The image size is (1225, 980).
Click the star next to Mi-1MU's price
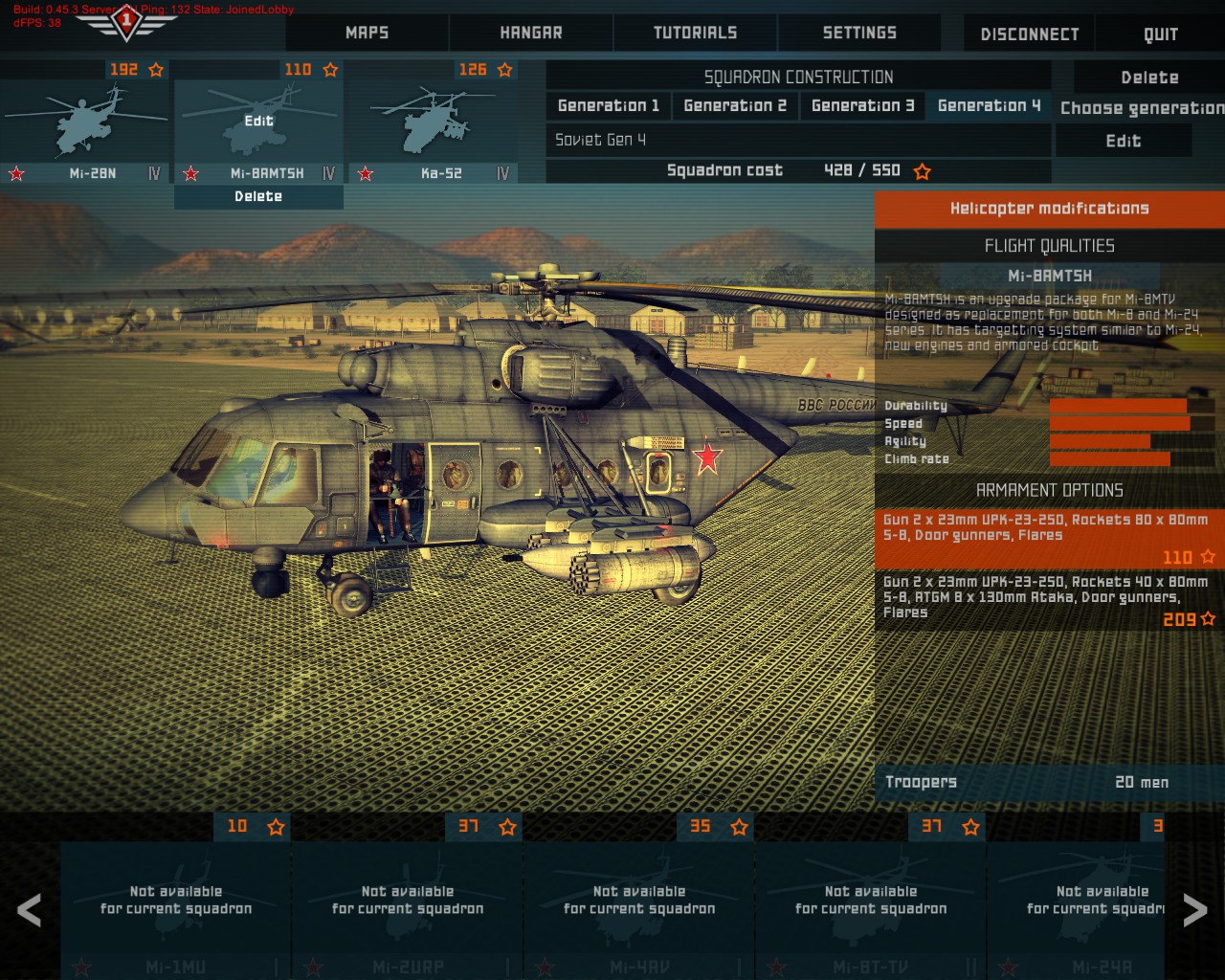pos(274,827)
